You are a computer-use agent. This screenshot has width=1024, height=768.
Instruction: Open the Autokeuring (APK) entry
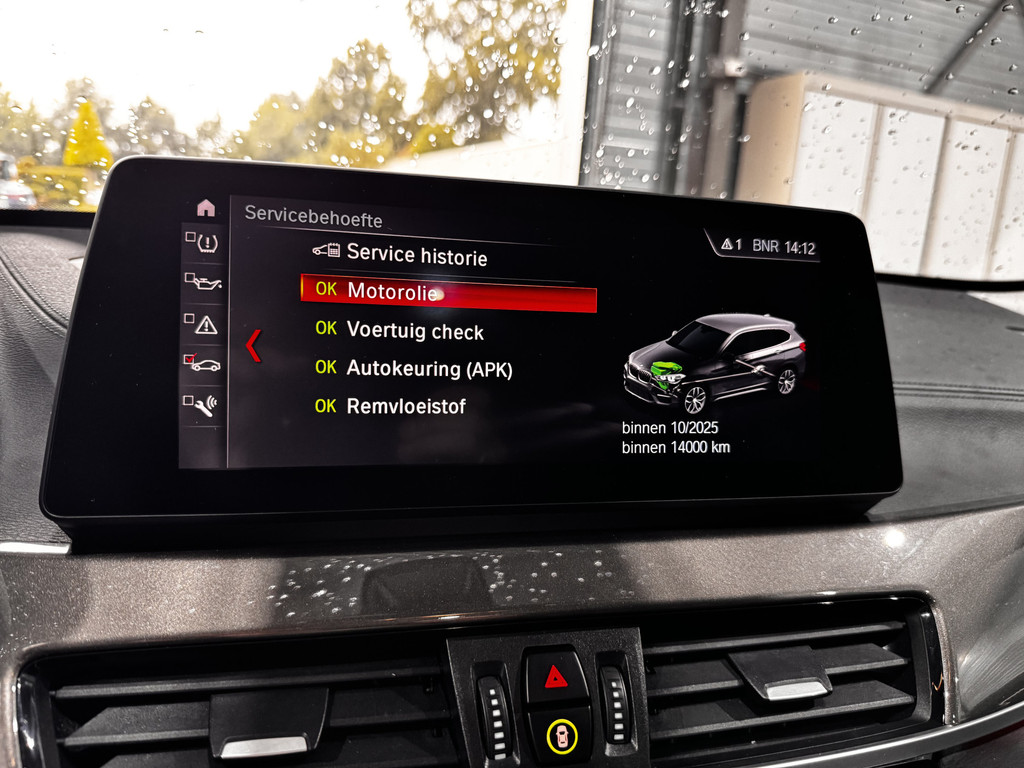pos(428,369)
